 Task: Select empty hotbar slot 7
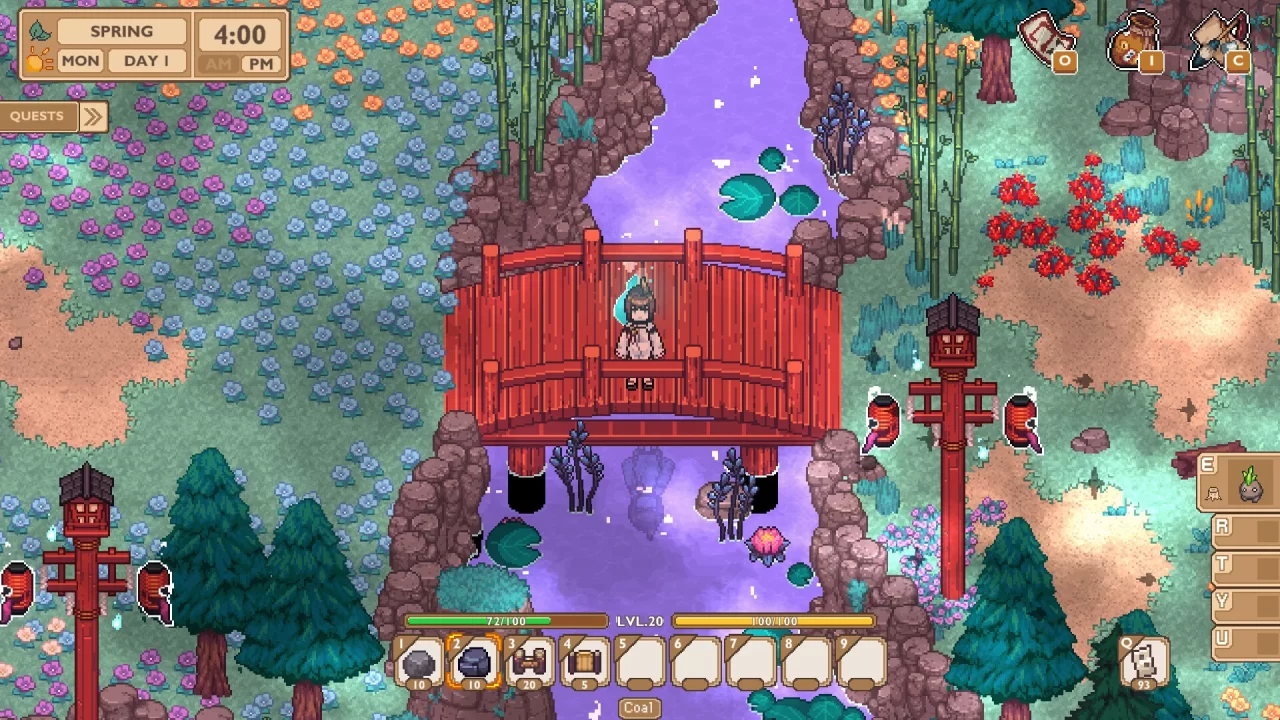pos(750,660)
